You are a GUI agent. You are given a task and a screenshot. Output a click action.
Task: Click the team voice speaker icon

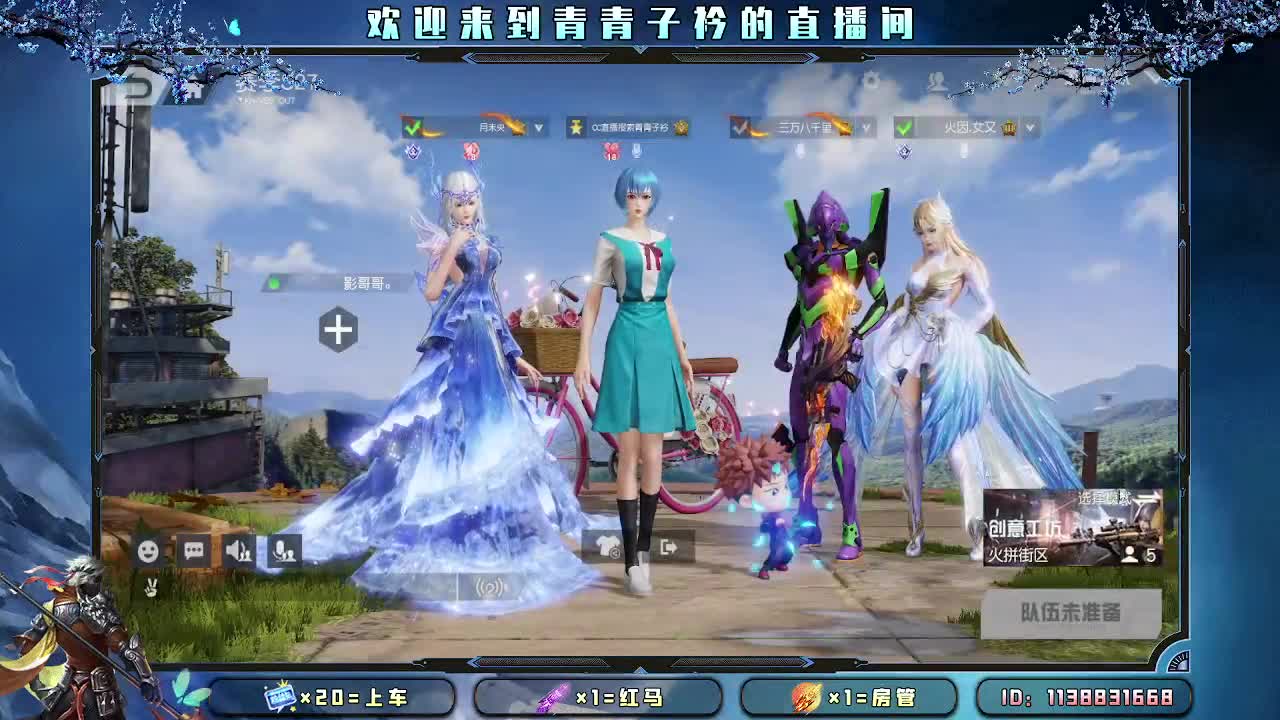(x=240, y=551)
